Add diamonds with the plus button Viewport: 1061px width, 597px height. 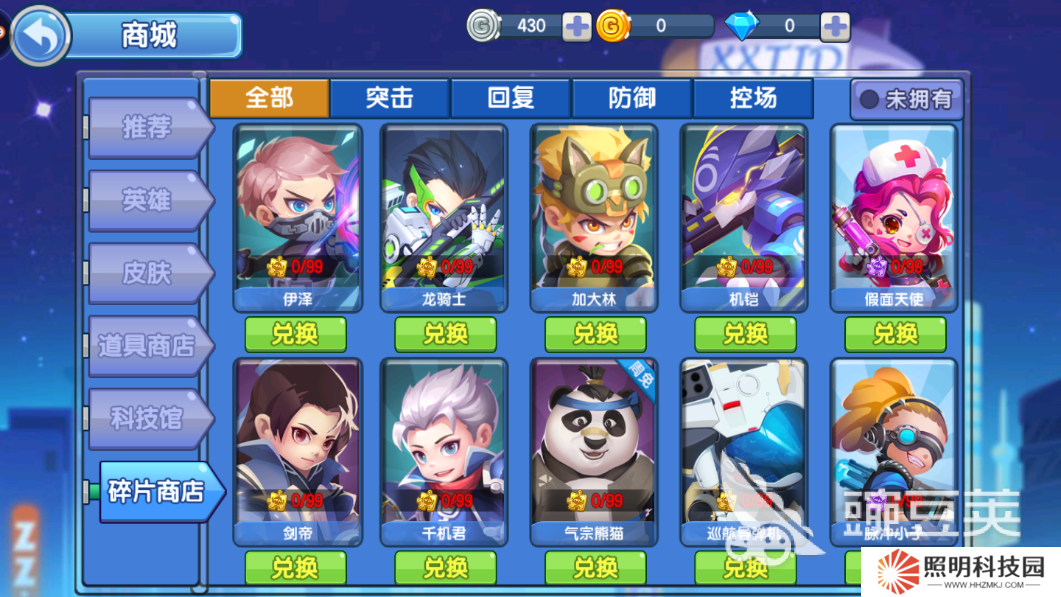coord(834,27)
